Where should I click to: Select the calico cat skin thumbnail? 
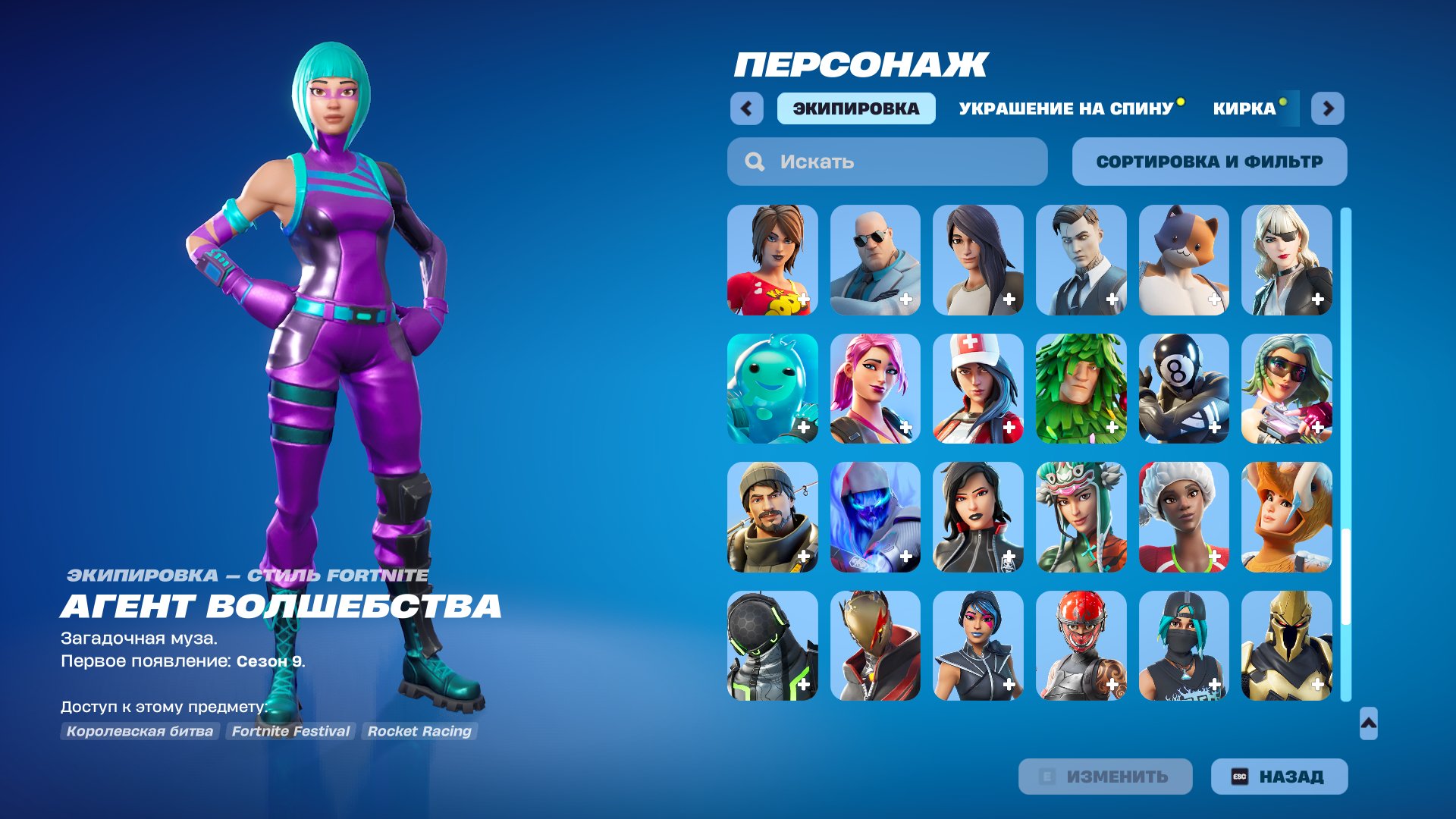[1183, 260]
